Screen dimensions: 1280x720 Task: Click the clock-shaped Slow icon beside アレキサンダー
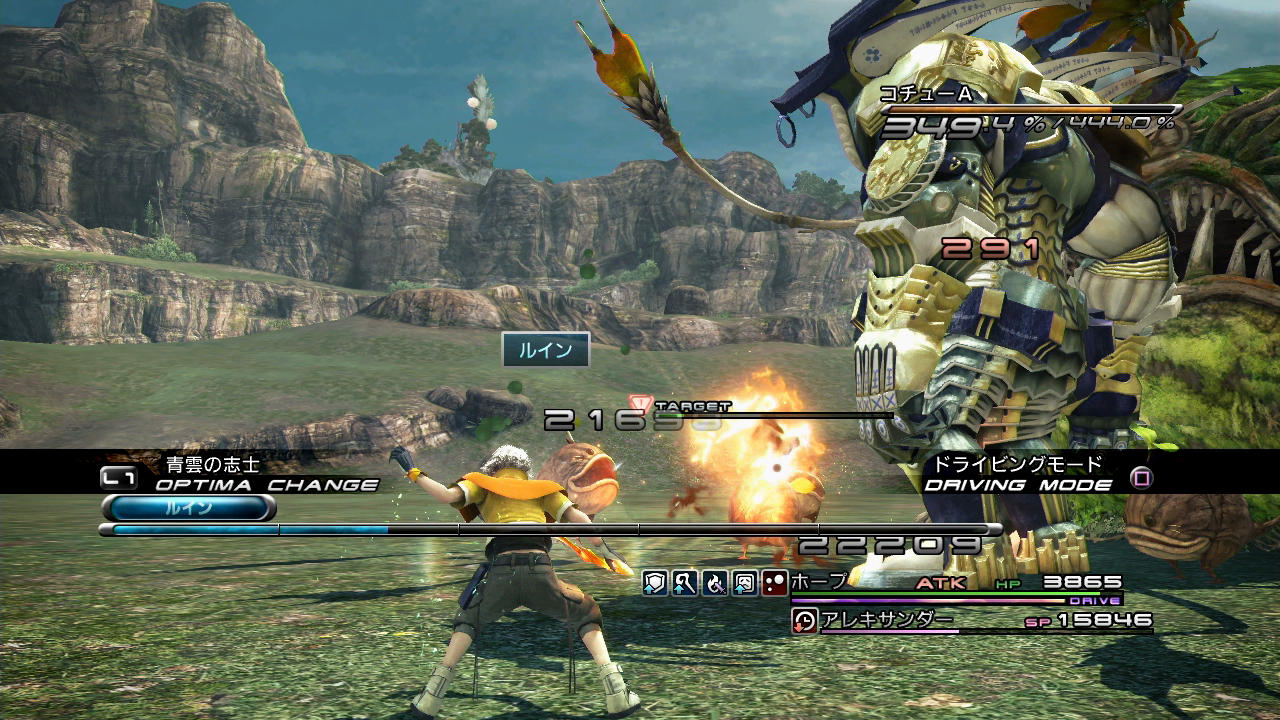click(804, 621)
